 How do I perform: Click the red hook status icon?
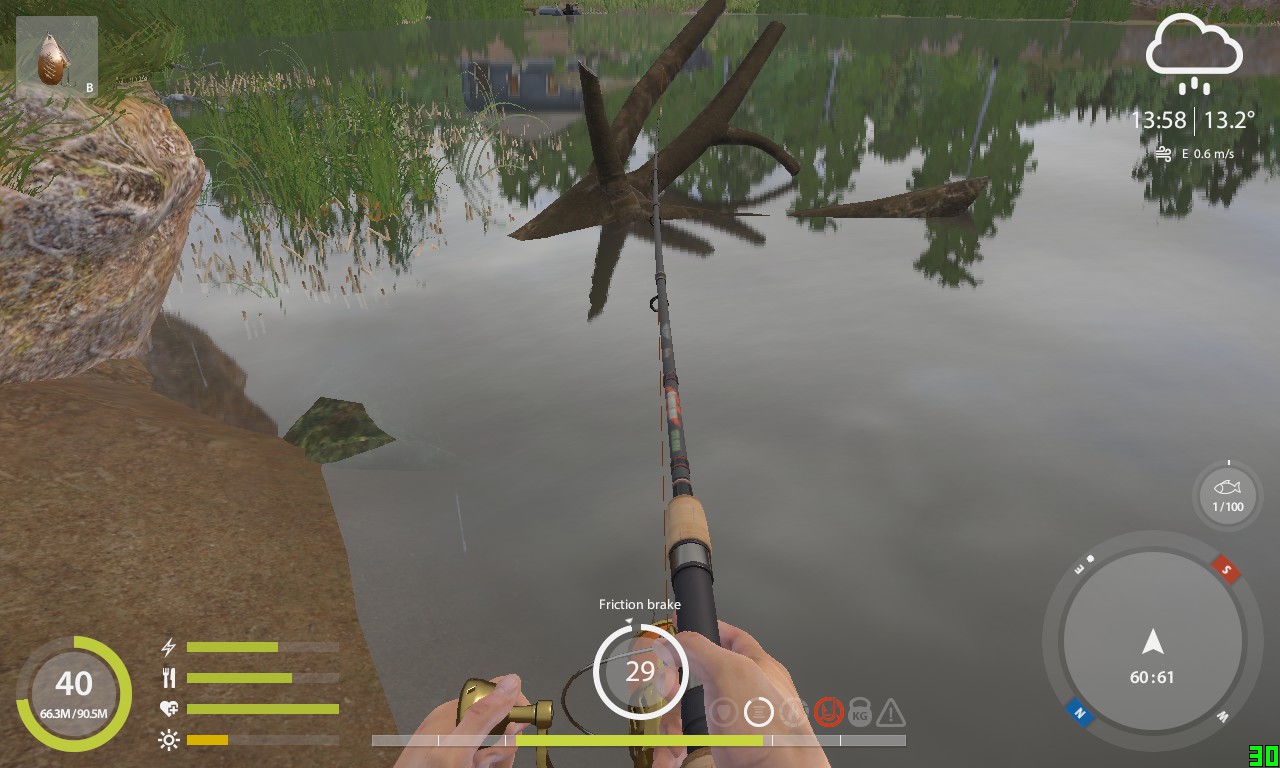click(828, 712)
